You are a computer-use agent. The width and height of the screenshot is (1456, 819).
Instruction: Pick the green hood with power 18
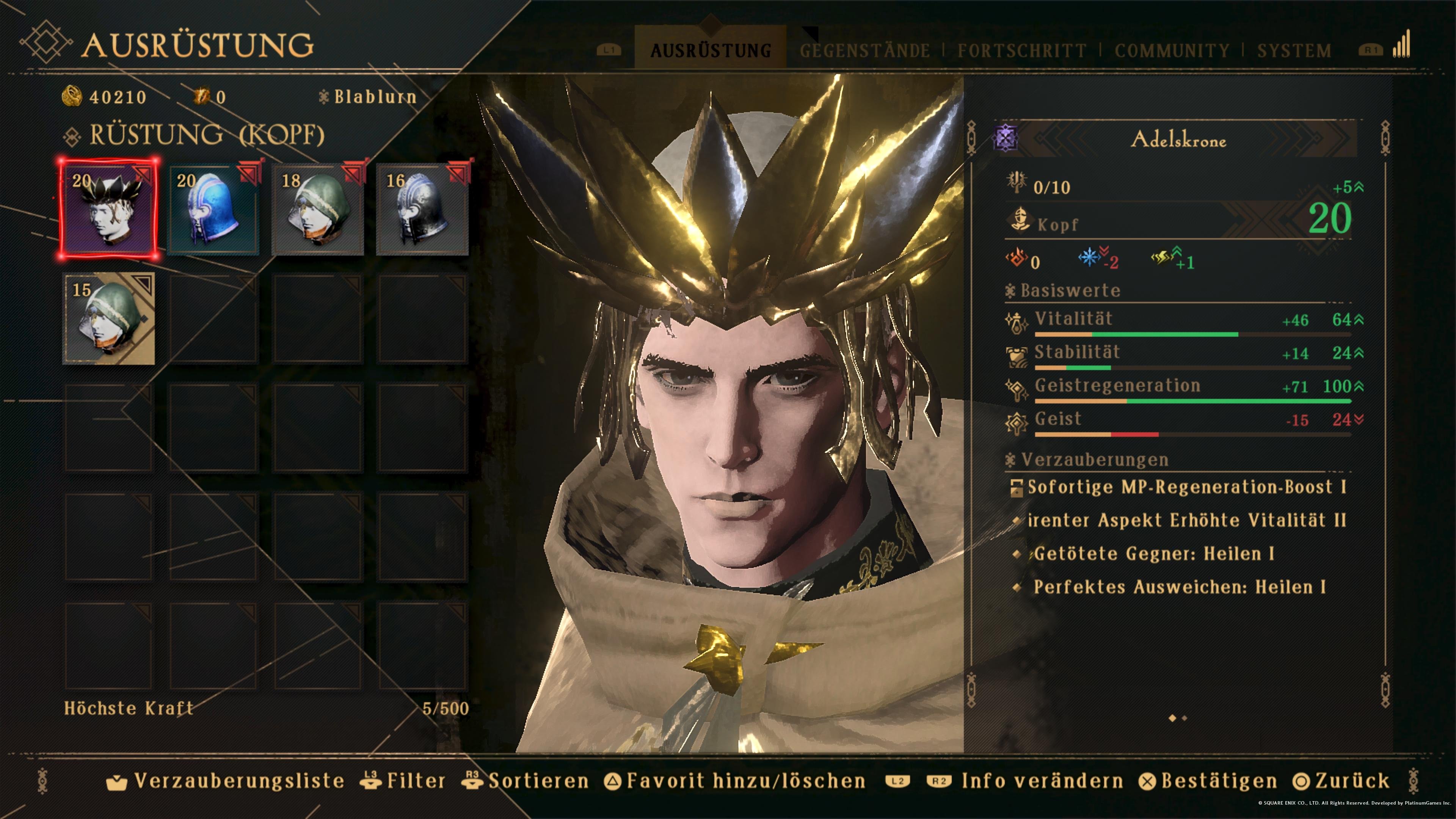(318, 209)
